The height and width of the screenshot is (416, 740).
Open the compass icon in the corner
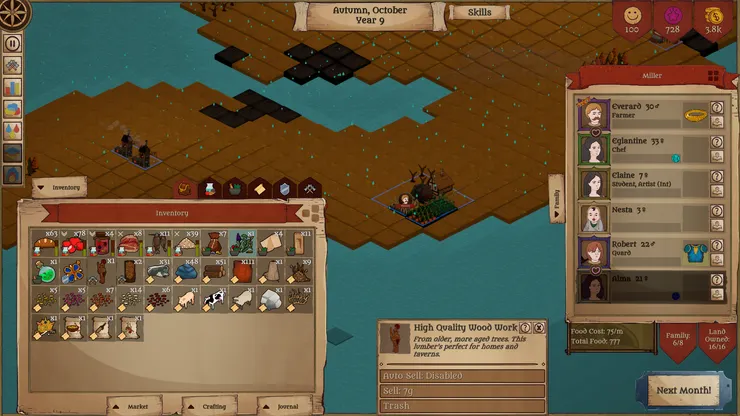point(13,12)
